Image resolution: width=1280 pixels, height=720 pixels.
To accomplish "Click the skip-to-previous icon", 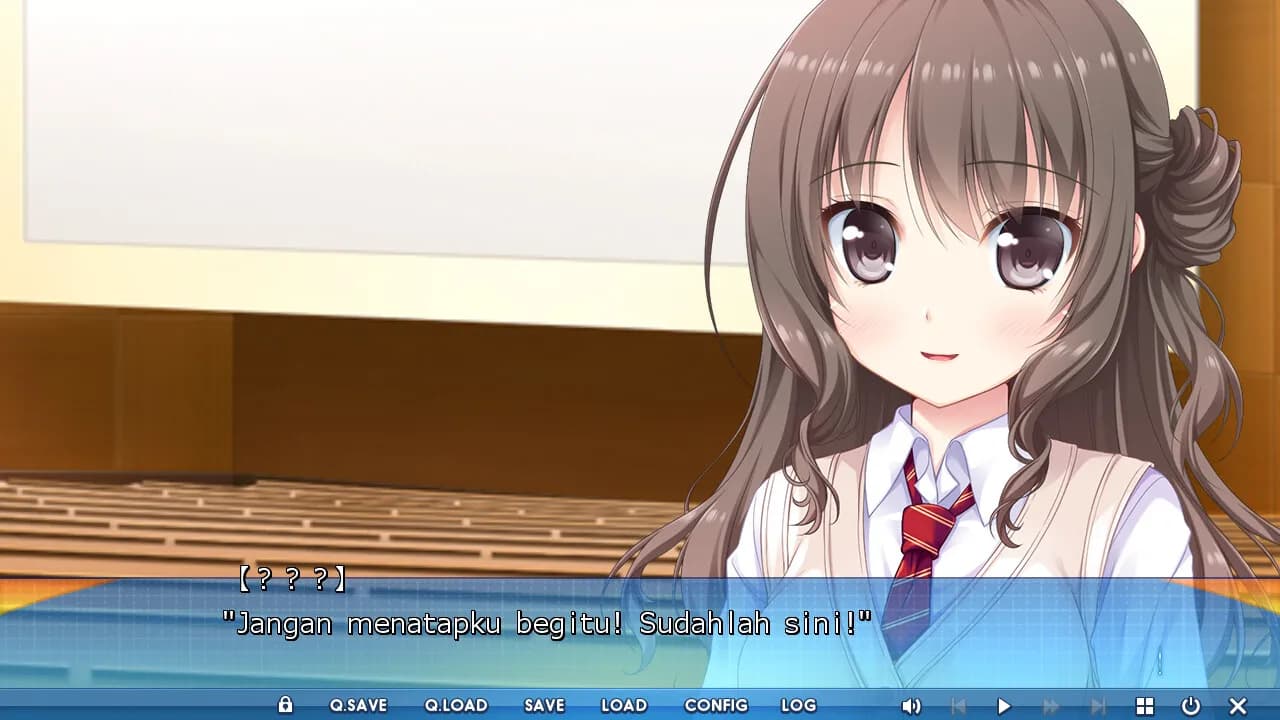I will point(958,705).
